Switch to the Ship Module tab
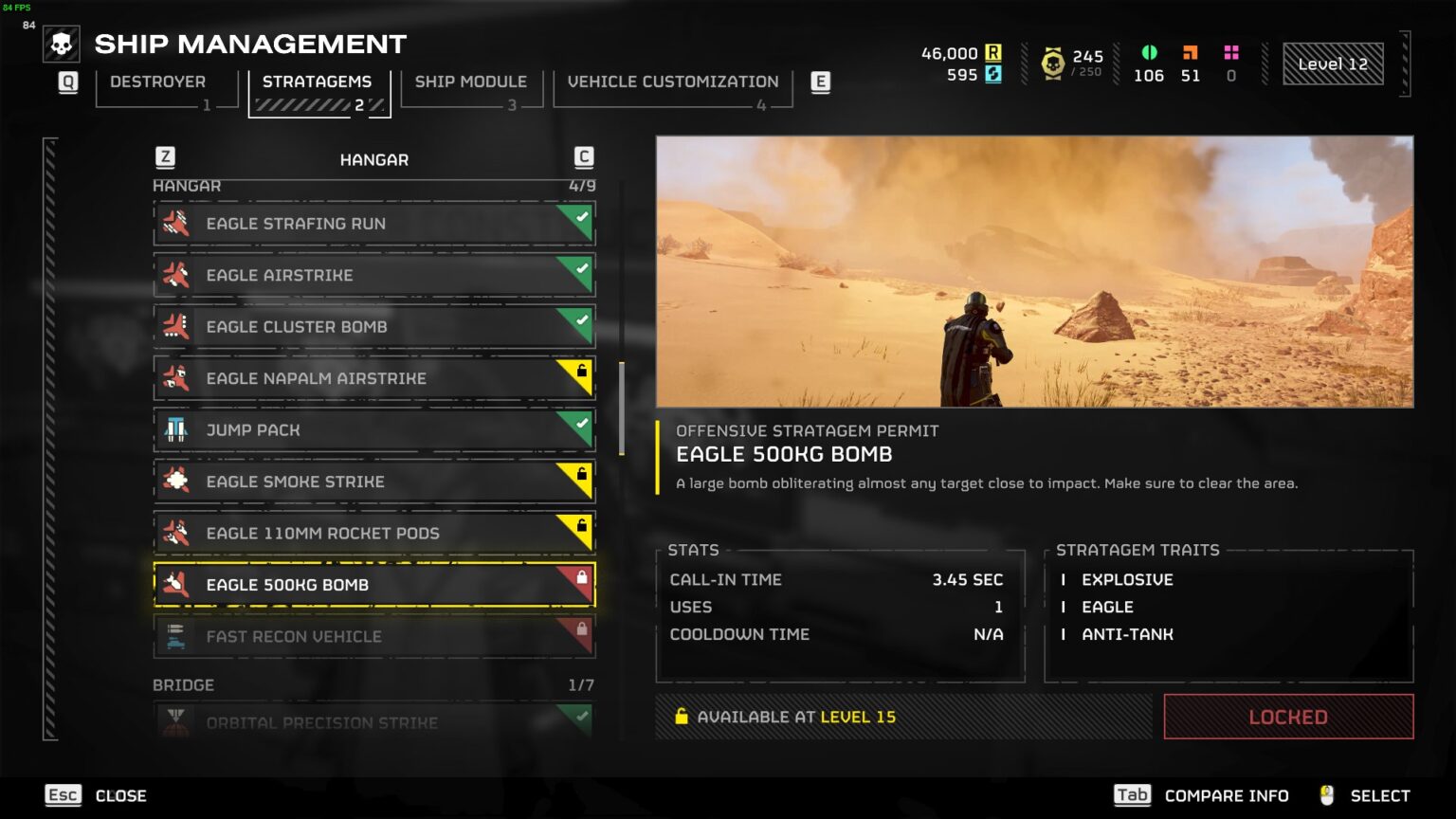The image size is (1456, 819). [x=471, y=82]
